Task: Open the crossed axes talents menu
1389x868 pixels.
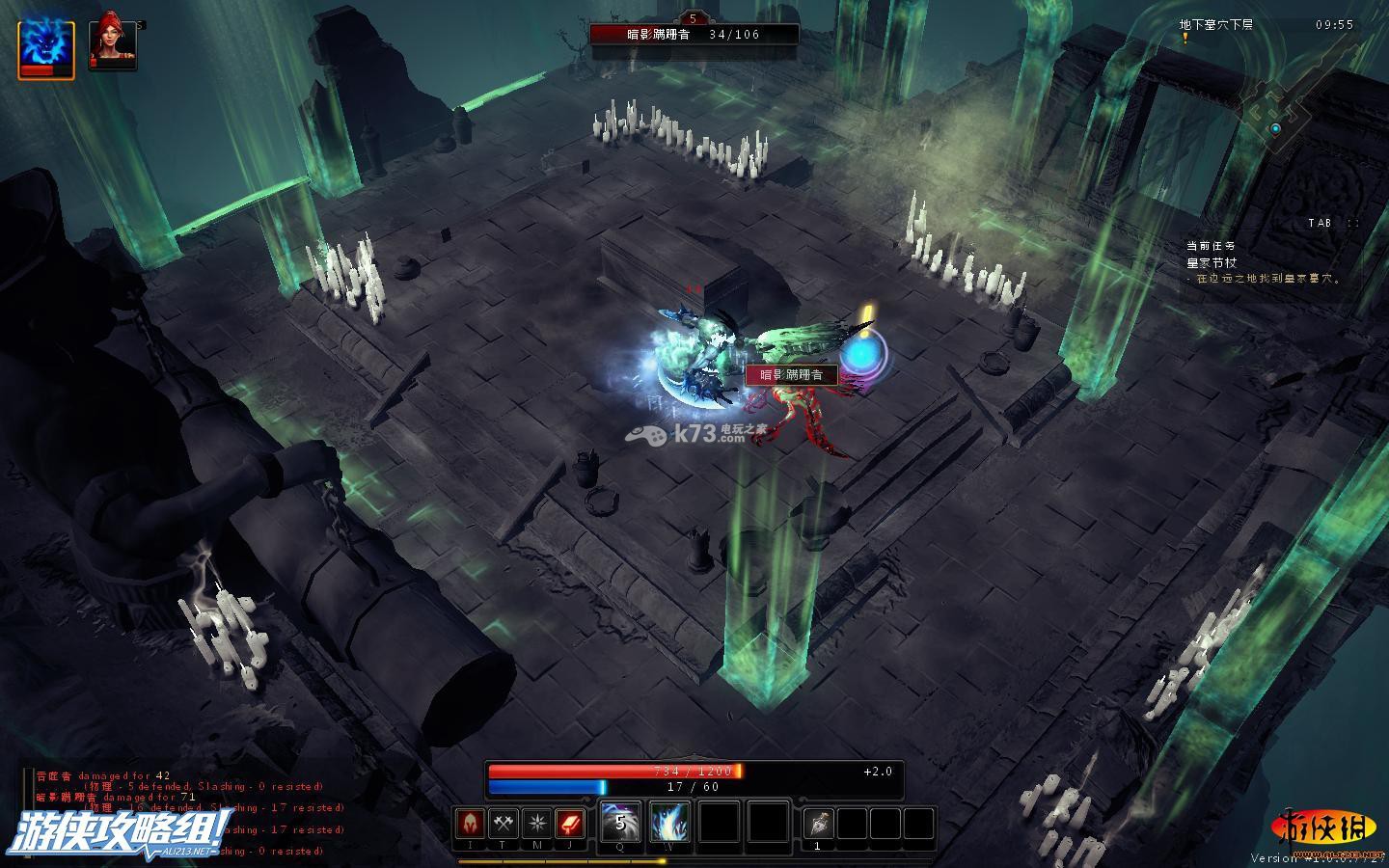Action: (x=504, y=824)
